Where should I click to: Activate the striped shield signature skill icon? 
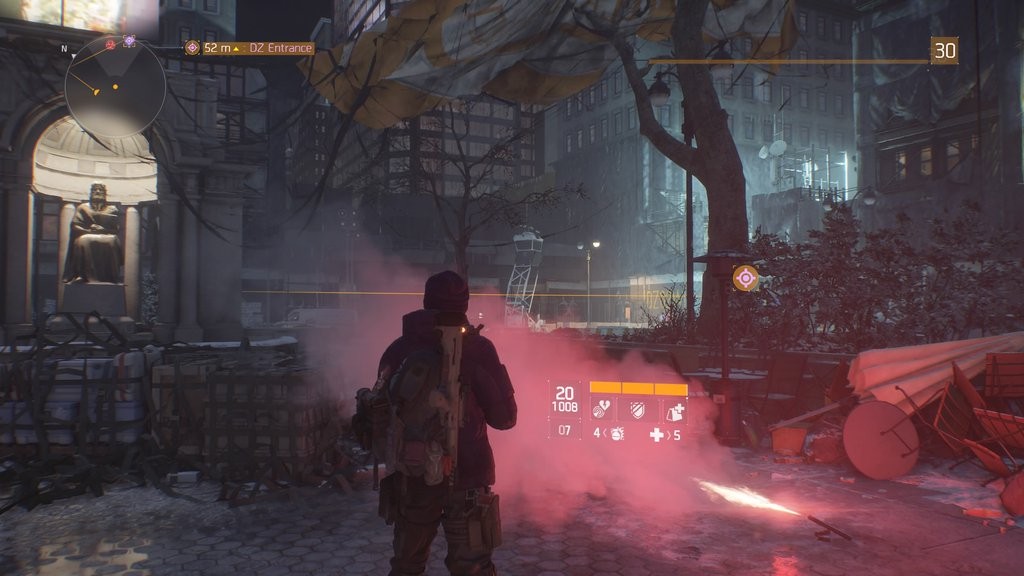point(638,410)
